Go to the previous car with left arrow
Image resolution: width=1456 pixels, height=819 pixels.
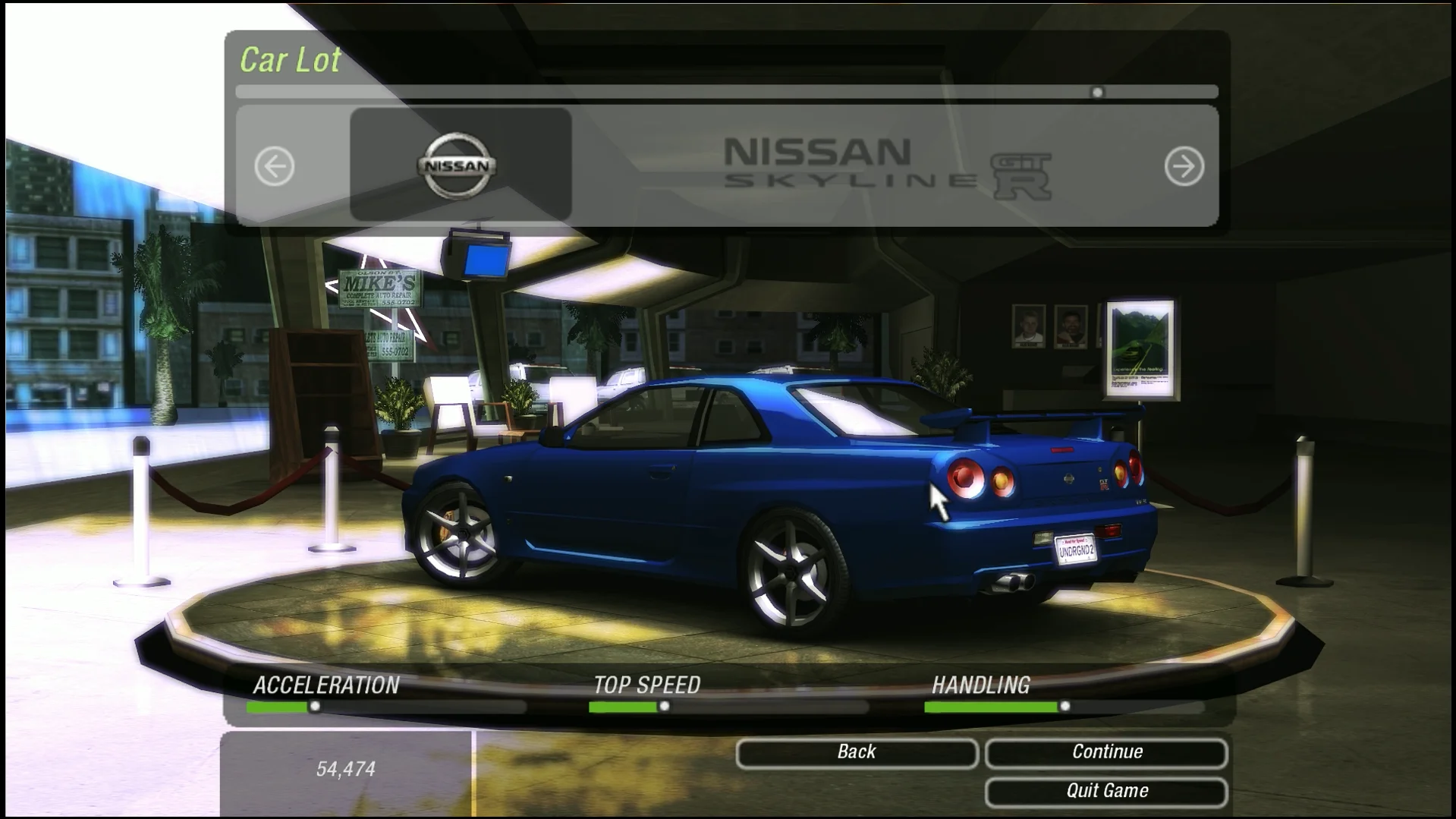[x=275, y=166]
